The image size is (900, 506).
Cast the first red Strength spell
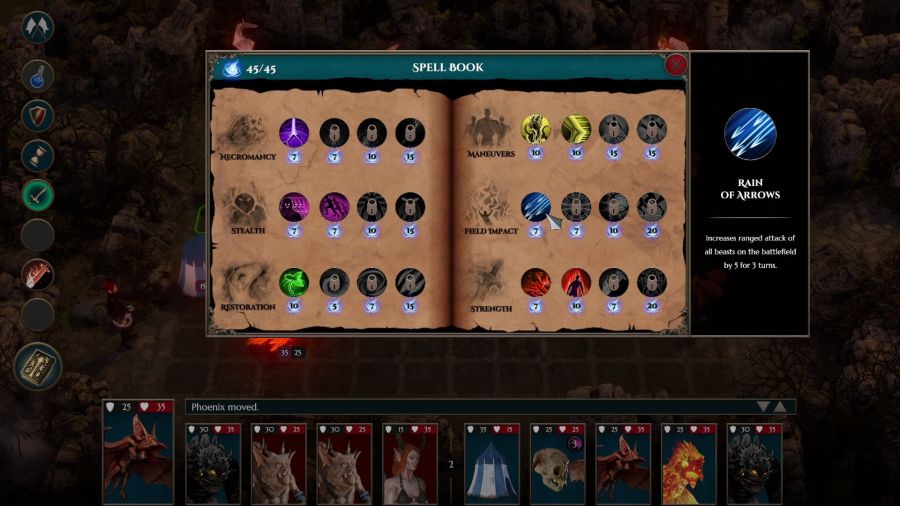coord(536,283)
